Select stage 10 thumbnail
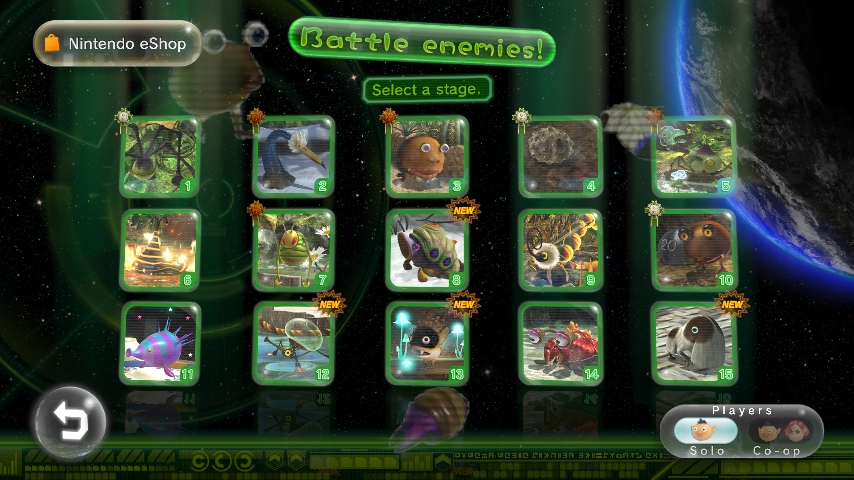Viewport: 854px width, 480px height. pyautogui.click(x=694, y=250)
